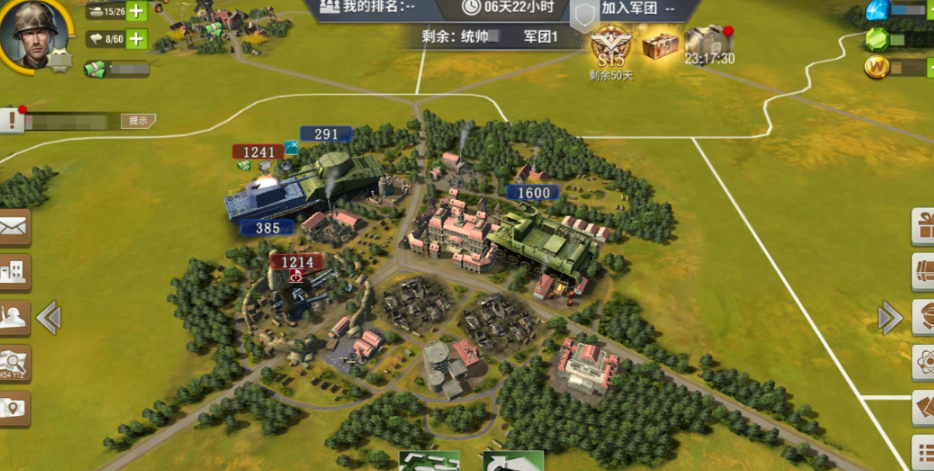Open the buildings icon in left sidebar

click(x=14, y=271)
